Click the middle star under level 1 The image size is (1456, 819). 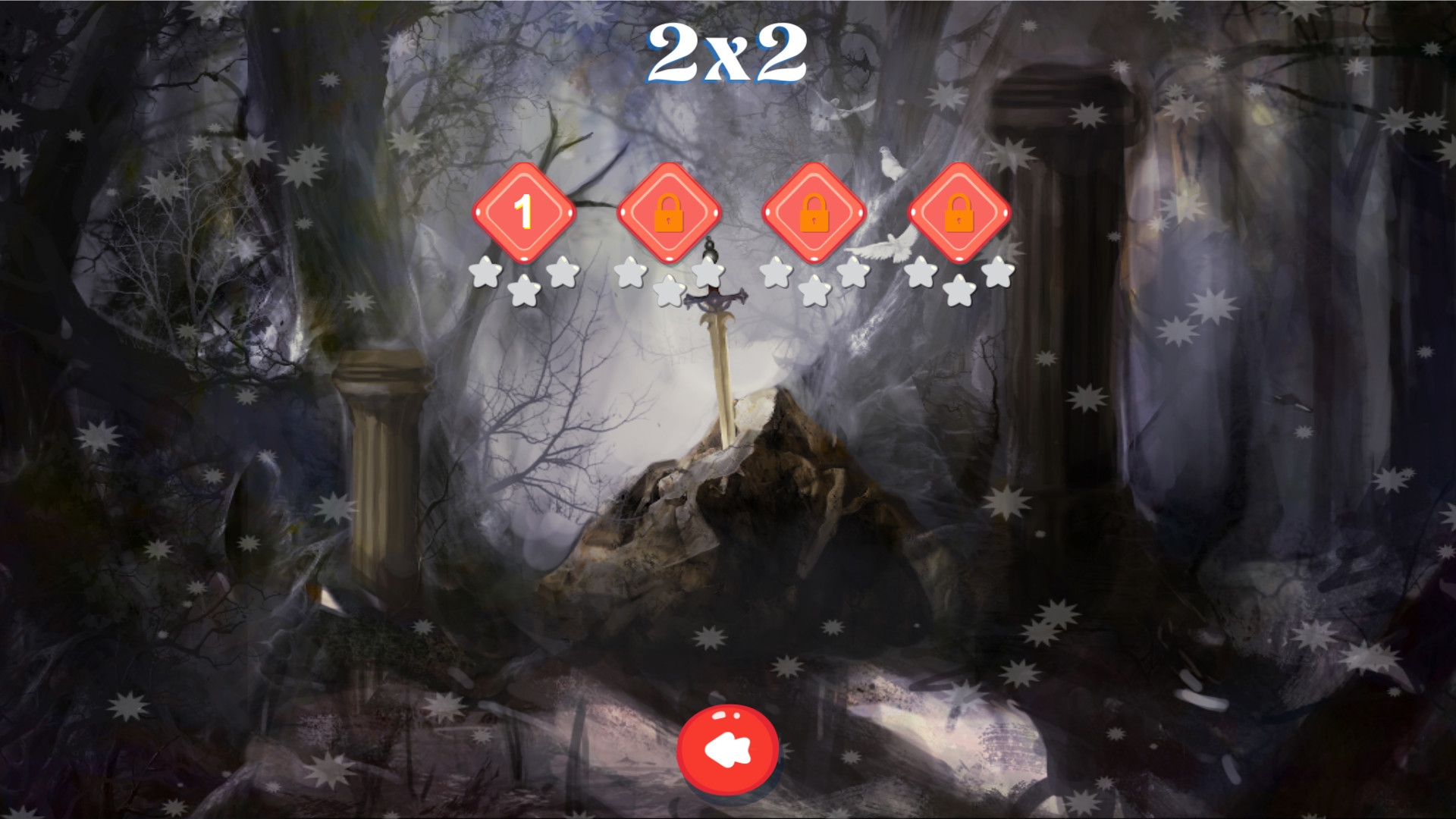point(523,292)
